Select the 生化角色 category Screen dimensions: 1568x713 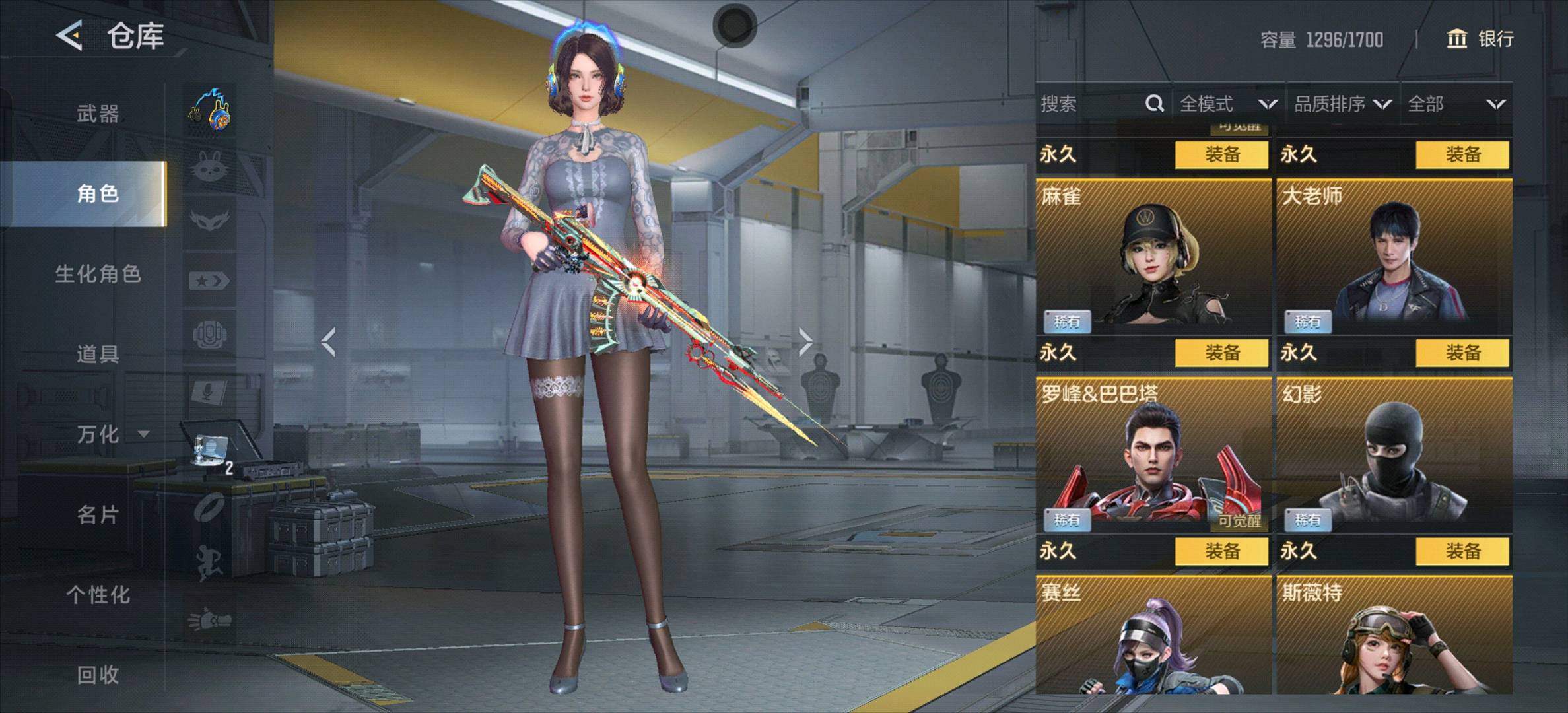click(x=98, y=274)
